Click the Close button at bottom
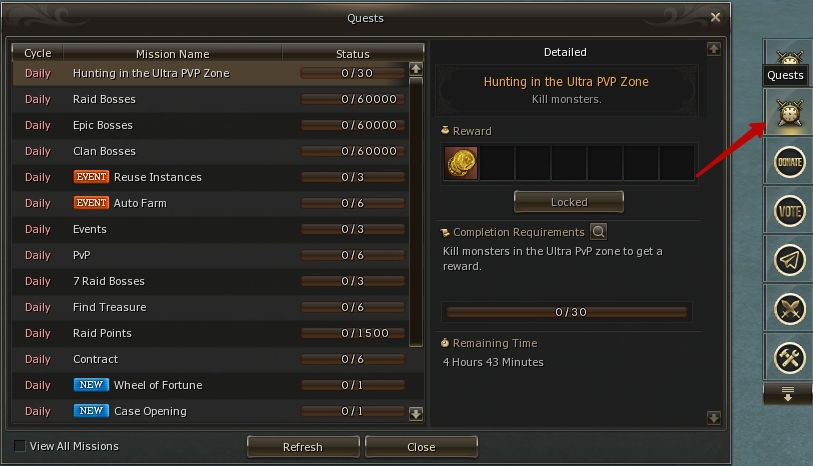The width and height of the screenshot is (813, 466). tap(421, 447)
